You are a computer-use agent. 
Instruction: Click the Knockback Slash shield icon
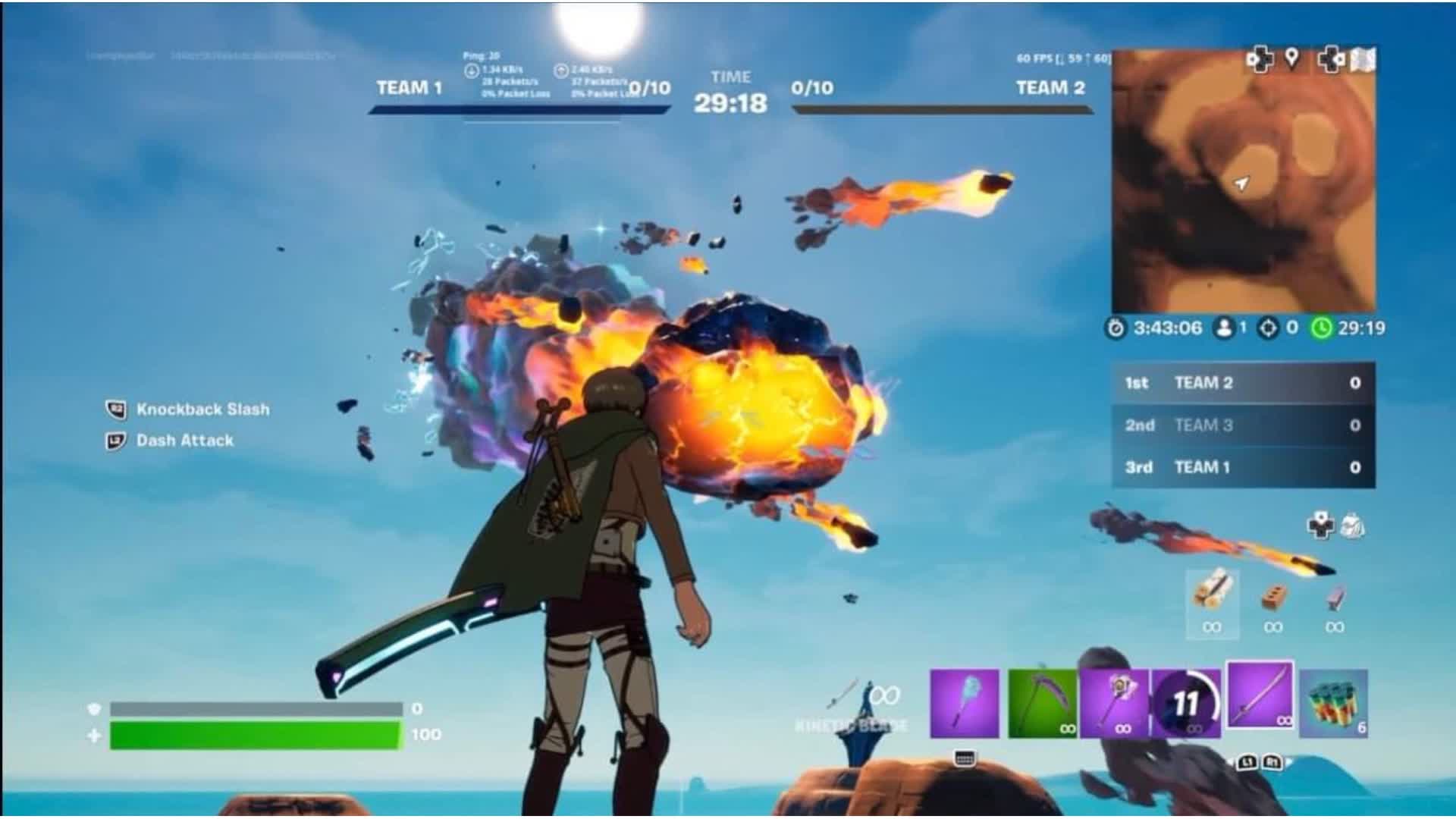115,409
